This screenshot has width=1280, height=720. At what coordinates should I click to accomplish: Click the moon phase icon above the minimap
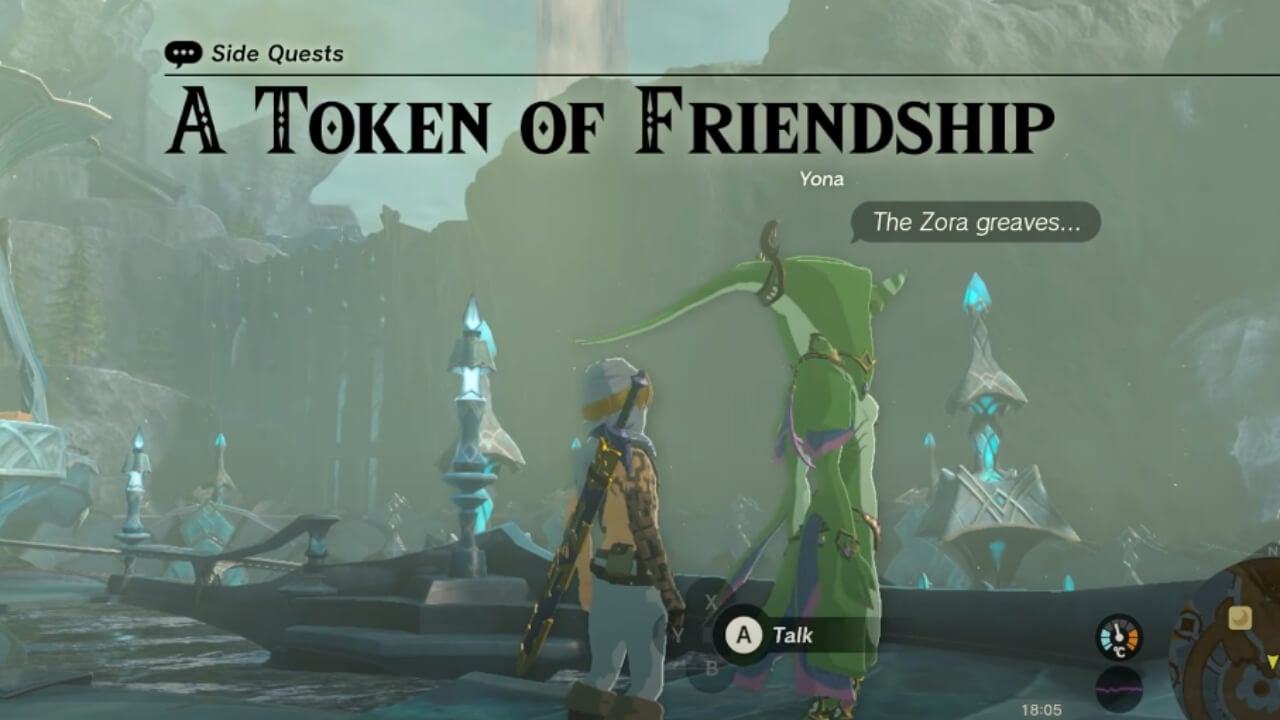point(1240,618)
